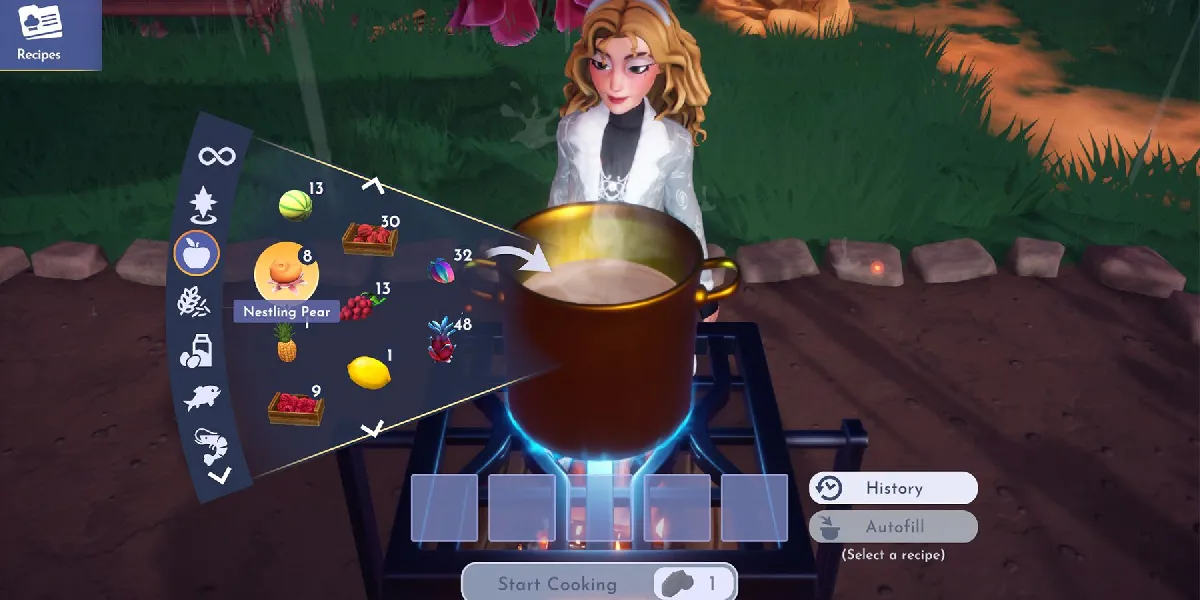
Task: Select the blue-leafed red fruit with 48
Action: 443,341
